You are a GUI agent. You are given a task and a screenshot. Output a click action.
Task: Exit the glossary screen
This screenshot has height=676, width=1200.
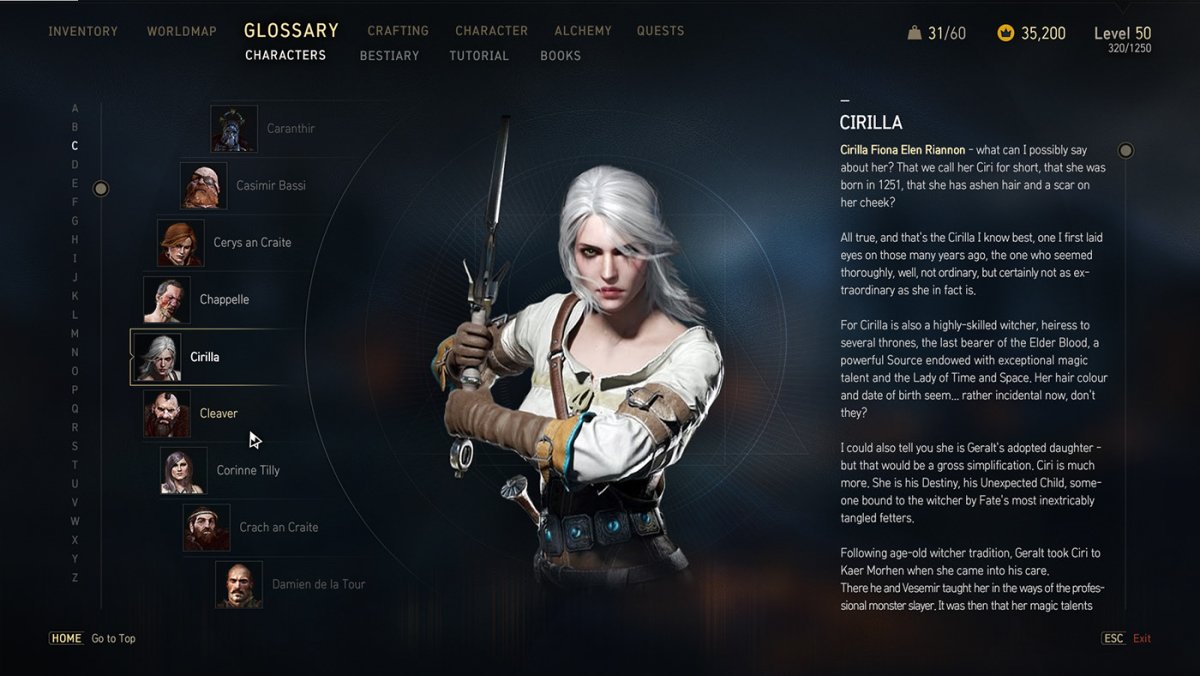click(x=1127, y=638)
